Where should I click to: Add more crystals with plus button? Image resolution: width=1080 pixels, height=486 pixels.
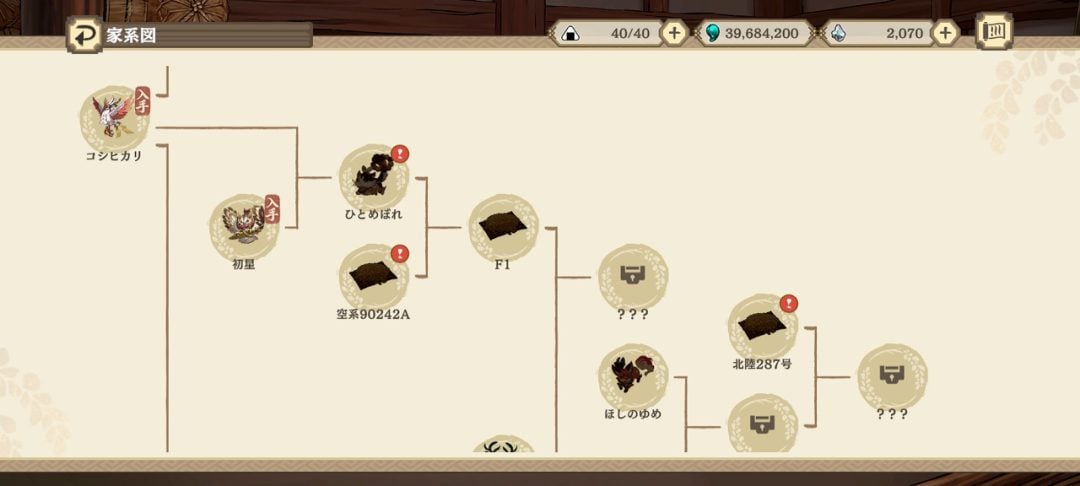pos(943,33)
